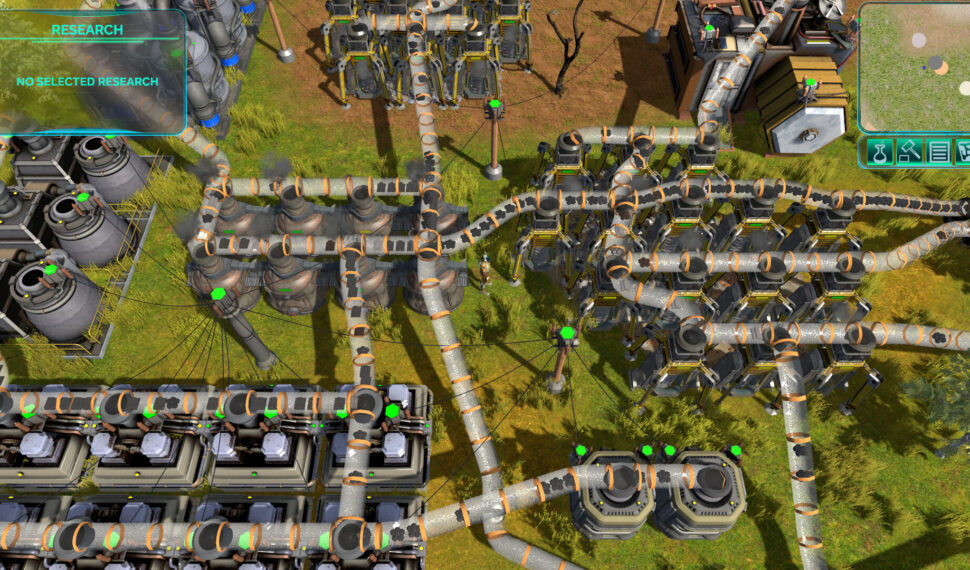Viewport: 970px width, 570px height.
Task: Open the build menu hammer icon
Action: coord(909,153)
